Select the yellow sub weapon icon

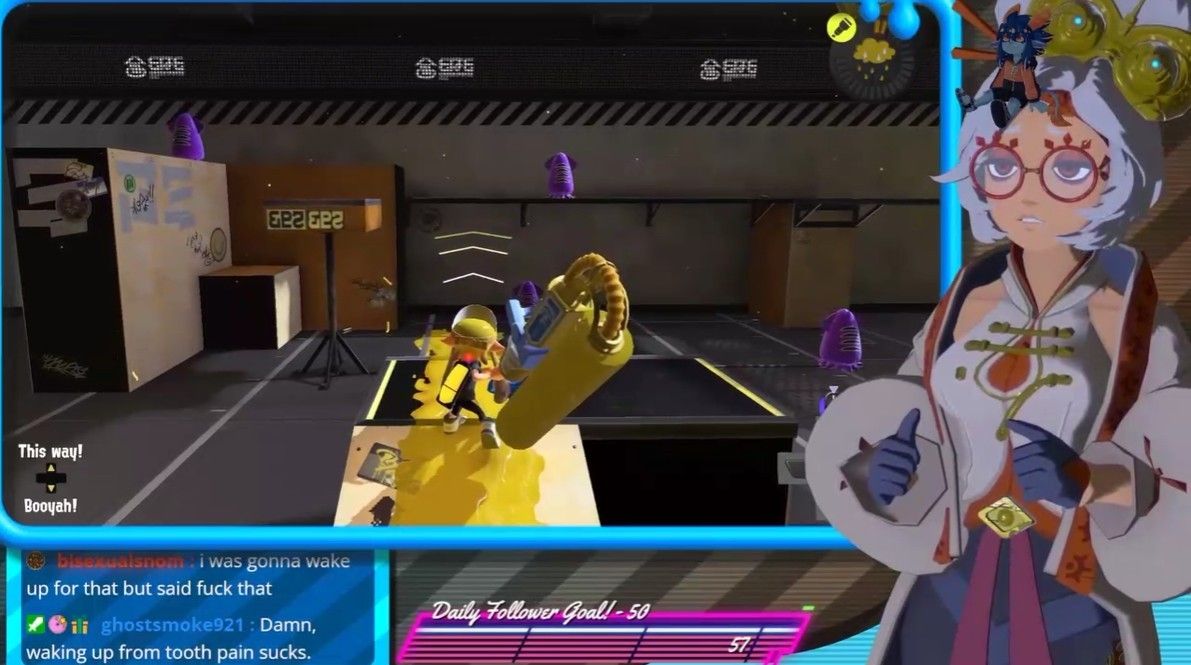point(842,26)
